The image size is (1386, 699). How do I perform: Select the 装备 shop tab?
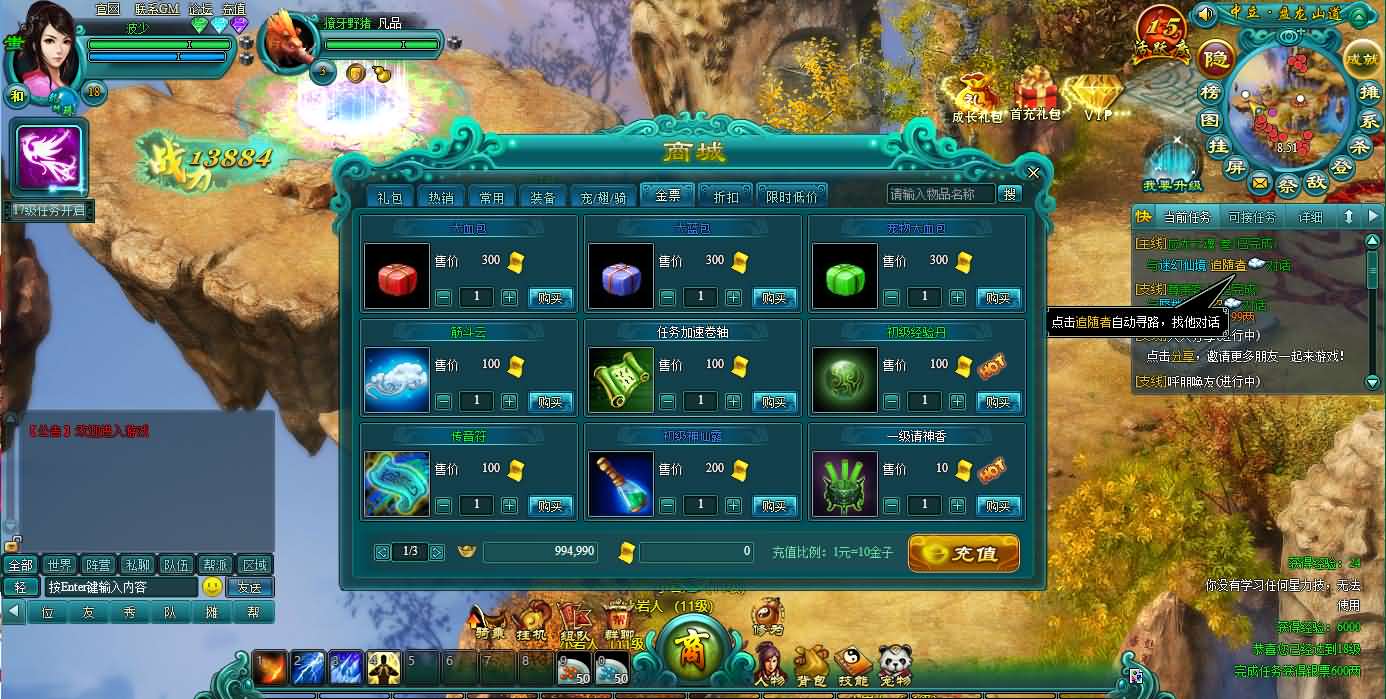click(x=542, y=197)
